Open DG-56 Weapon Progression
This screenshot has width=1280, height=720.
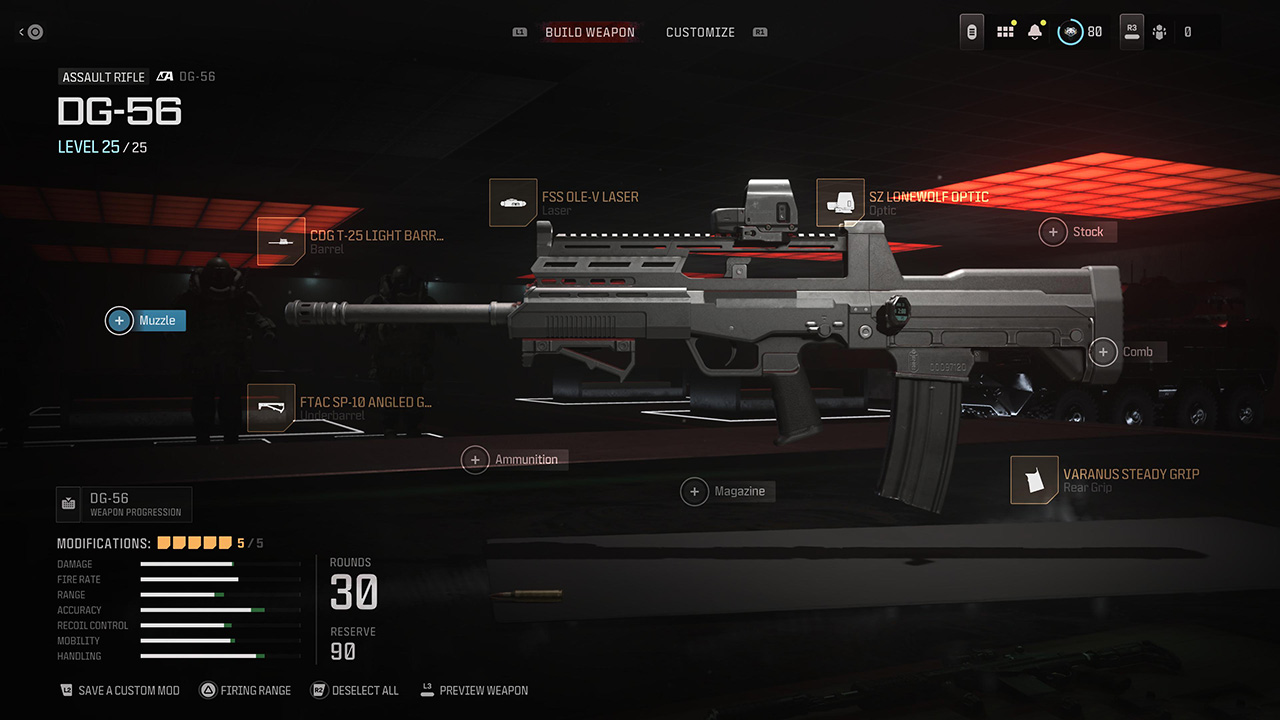(x=124, y=505)
